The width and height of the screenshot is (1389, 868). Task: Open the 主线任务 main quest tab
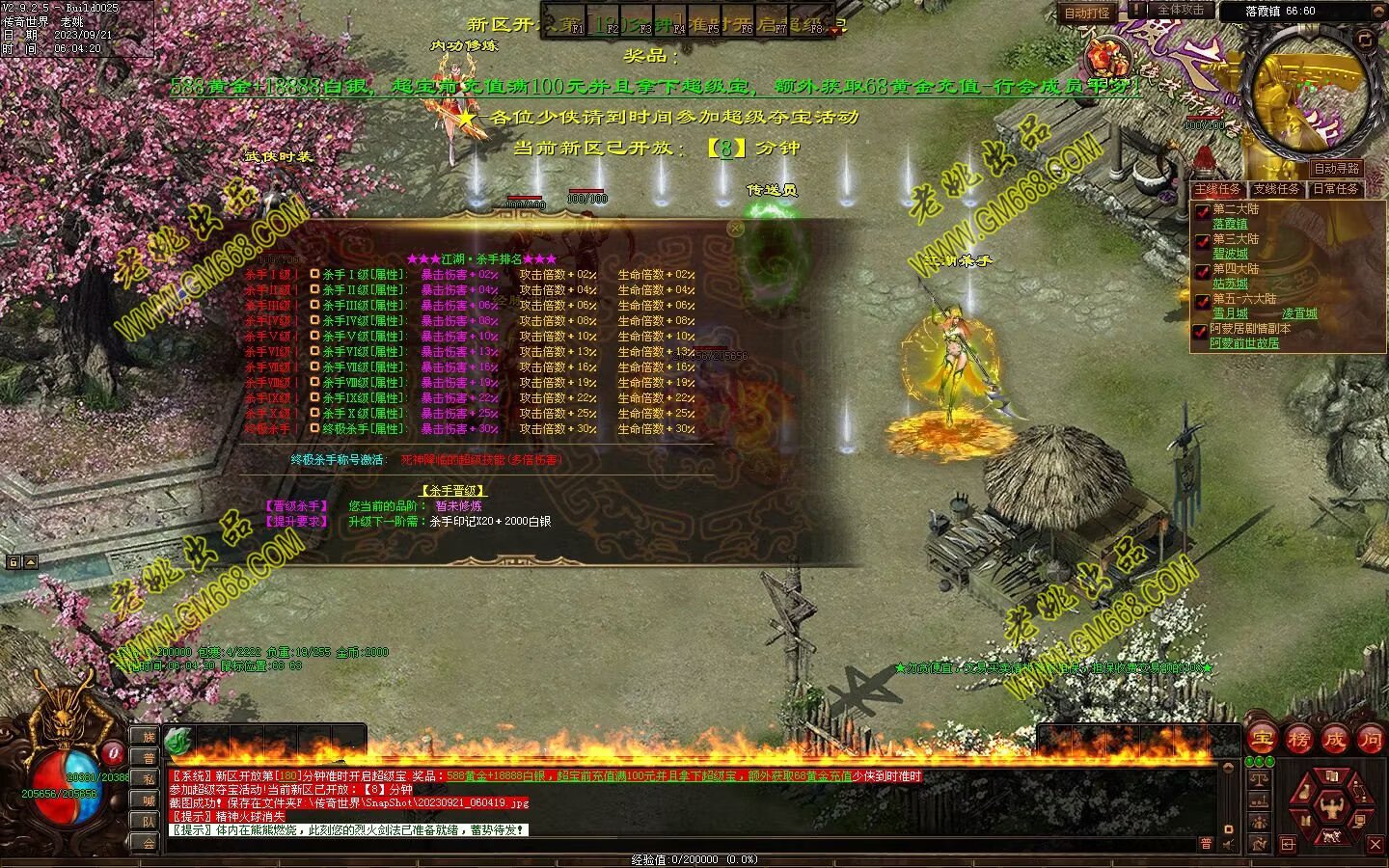click(1217, 189)
